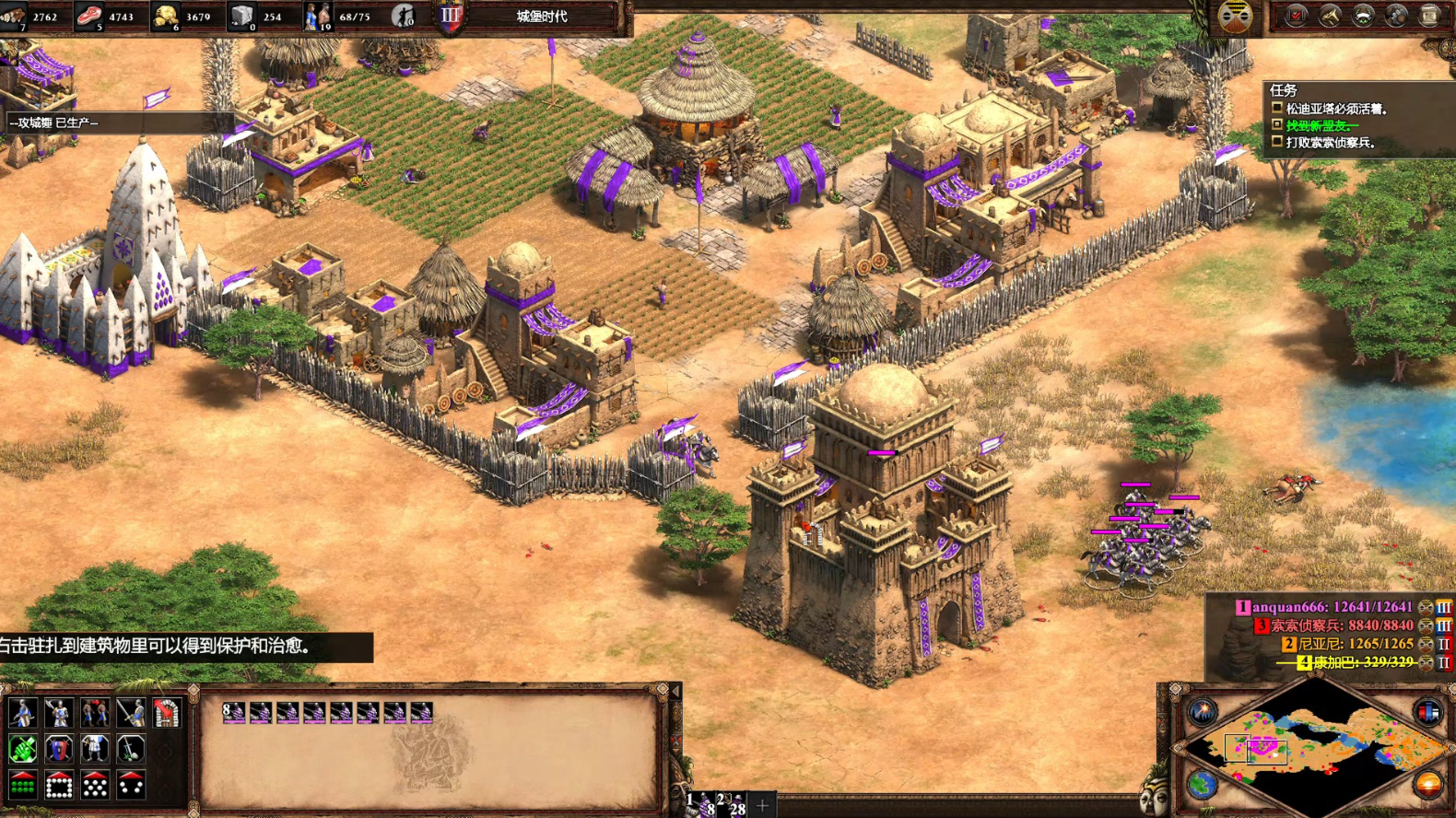
Task: Choose the patrol command with two walkers
Action: click(x=94, y=712)
